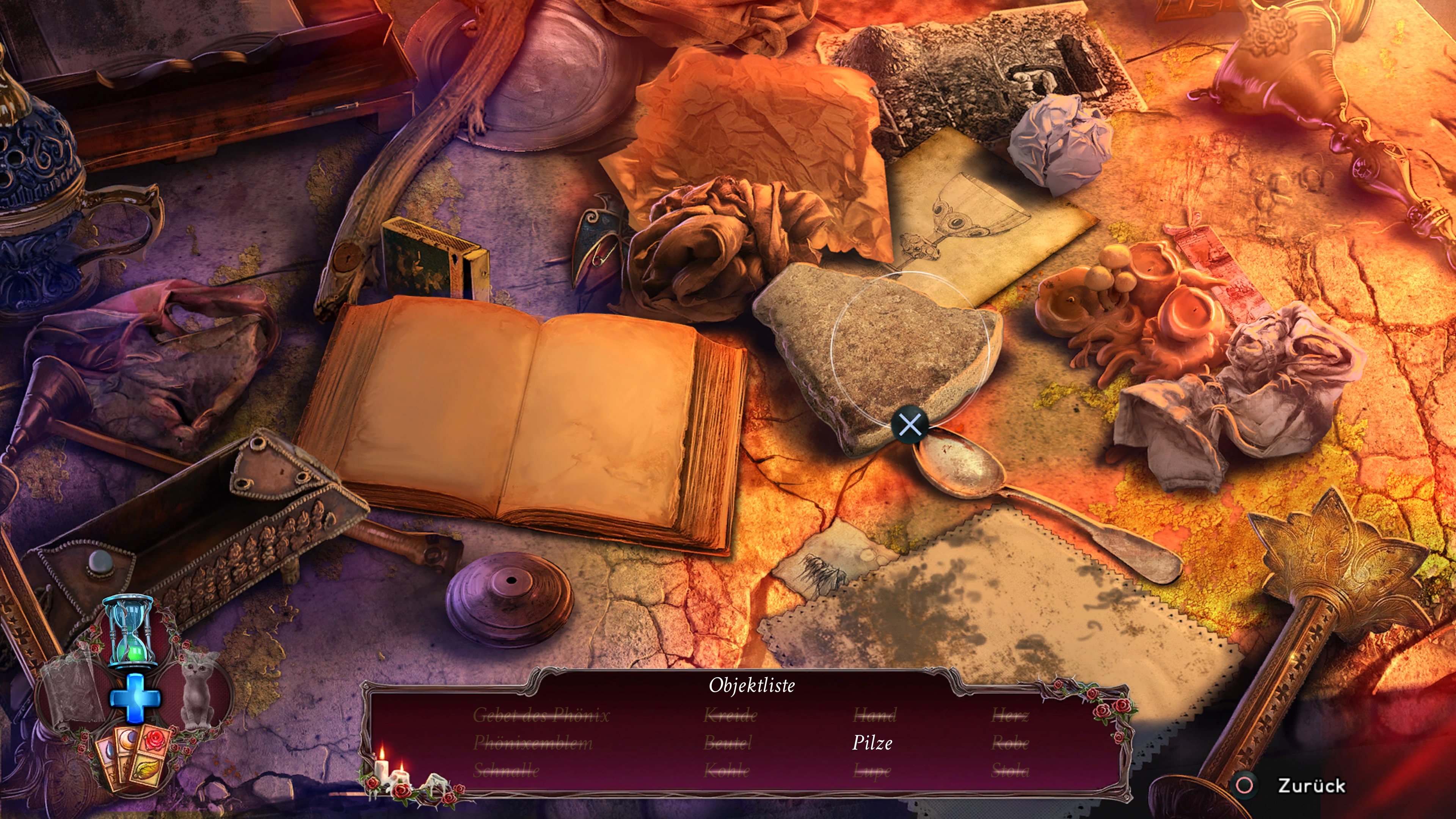
Task: Select Pilze in the Objektliste
Action: (x=872, y=743)
